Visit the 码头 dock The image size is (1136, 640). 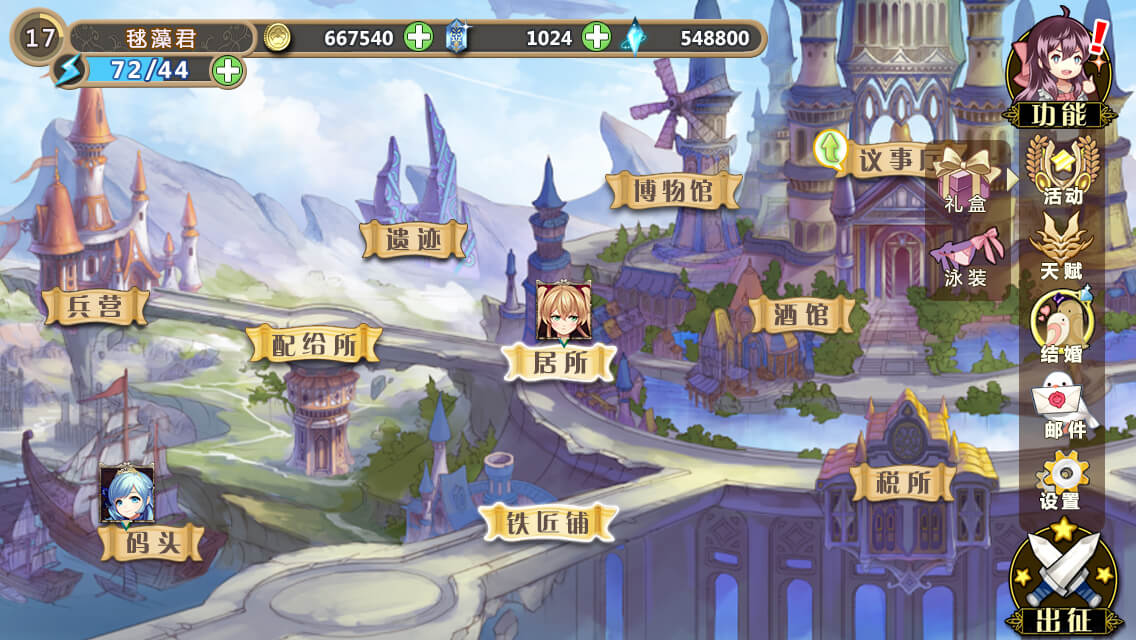coord(151,543)
